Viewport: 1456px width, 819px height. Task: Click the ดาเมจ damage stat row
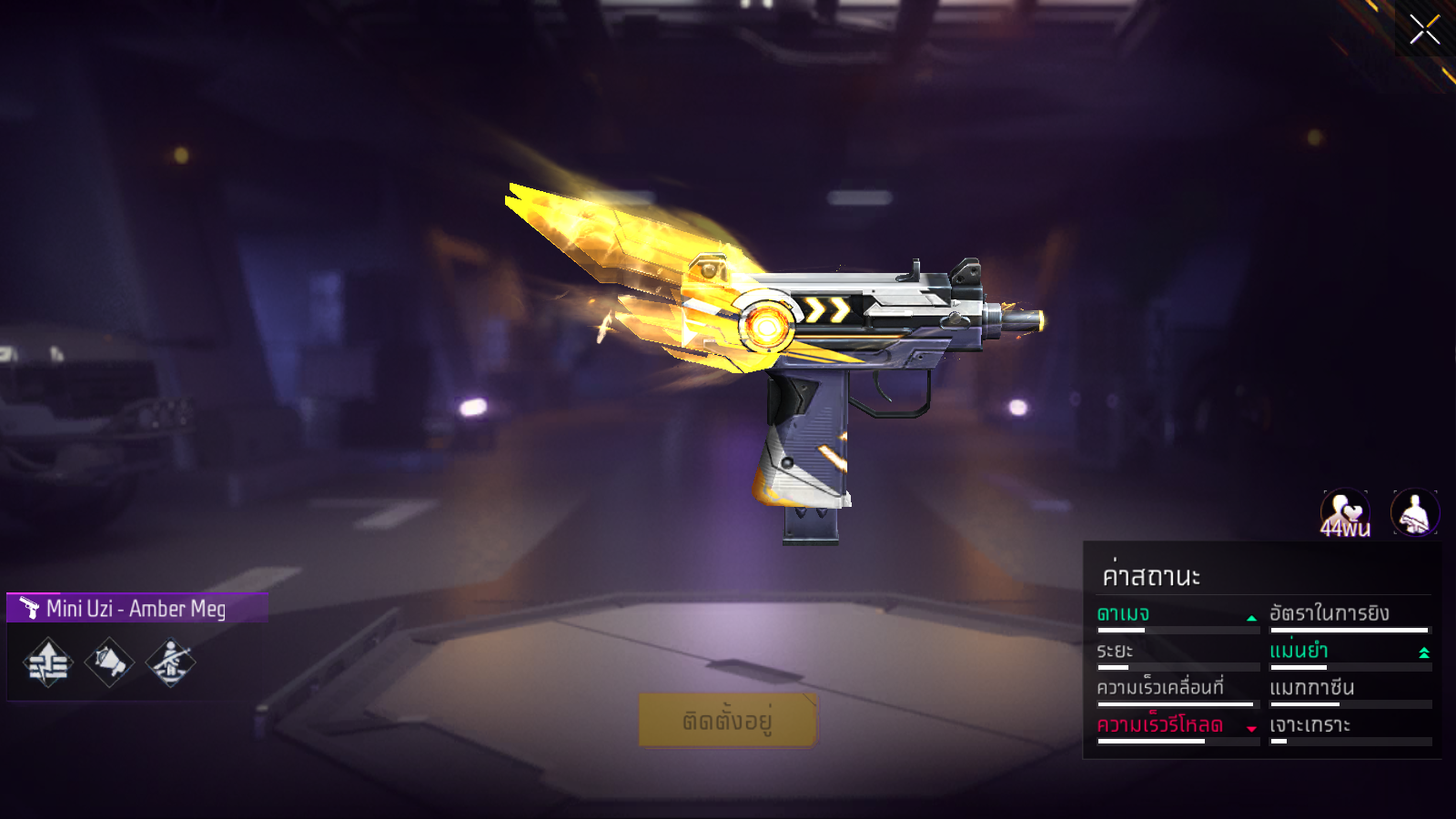pyautogui.click(x=1177, y=616)
